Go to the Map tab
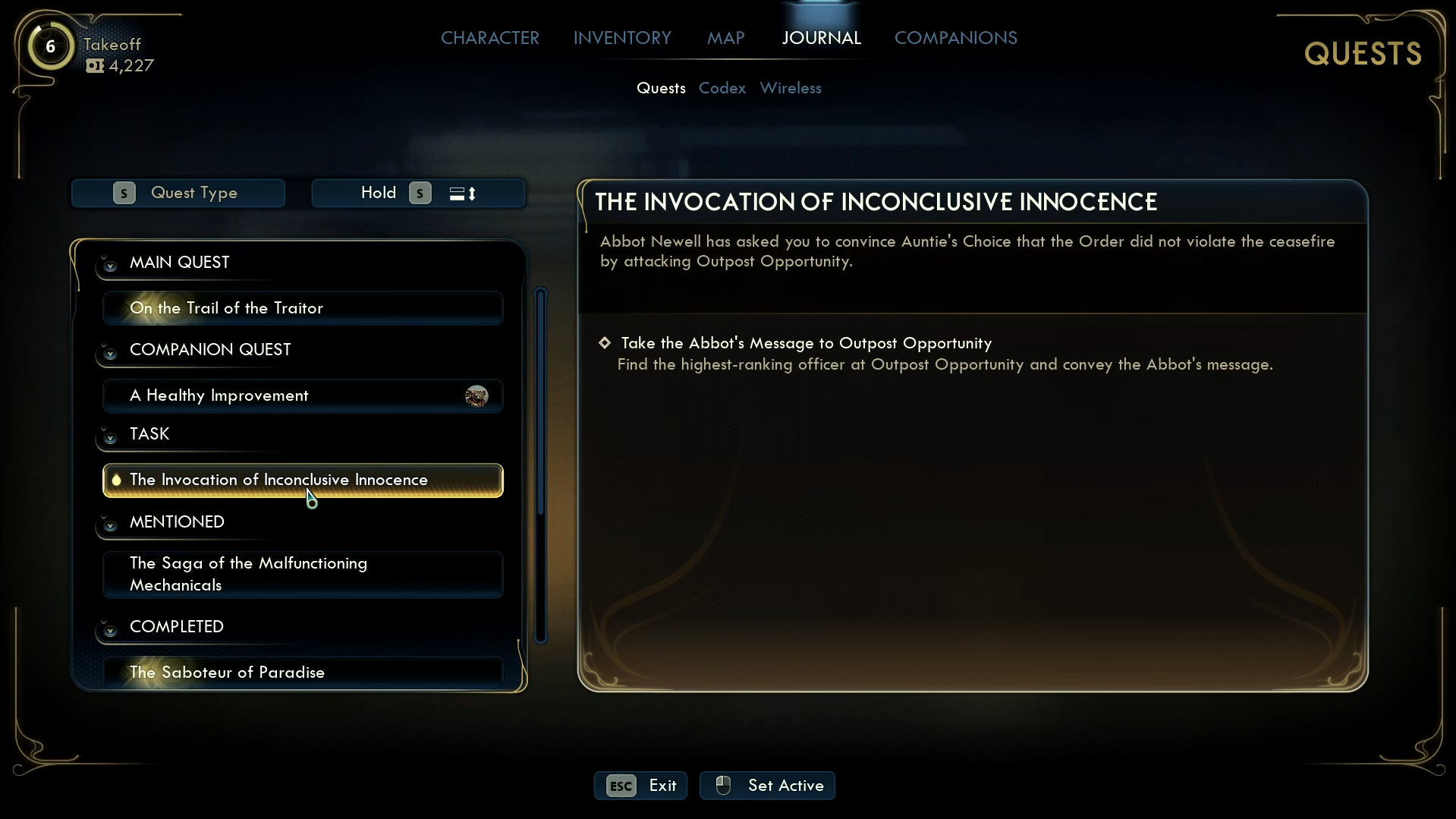The image size is (1456, 819). [725, 38]
